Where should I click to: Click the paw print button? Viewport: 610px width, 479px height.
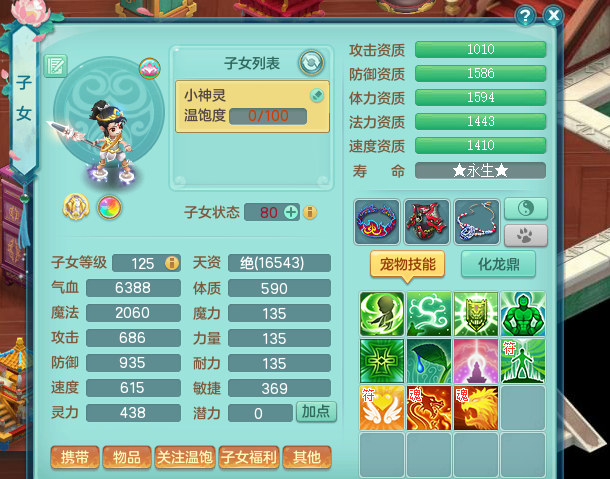(x=525, y=236)
